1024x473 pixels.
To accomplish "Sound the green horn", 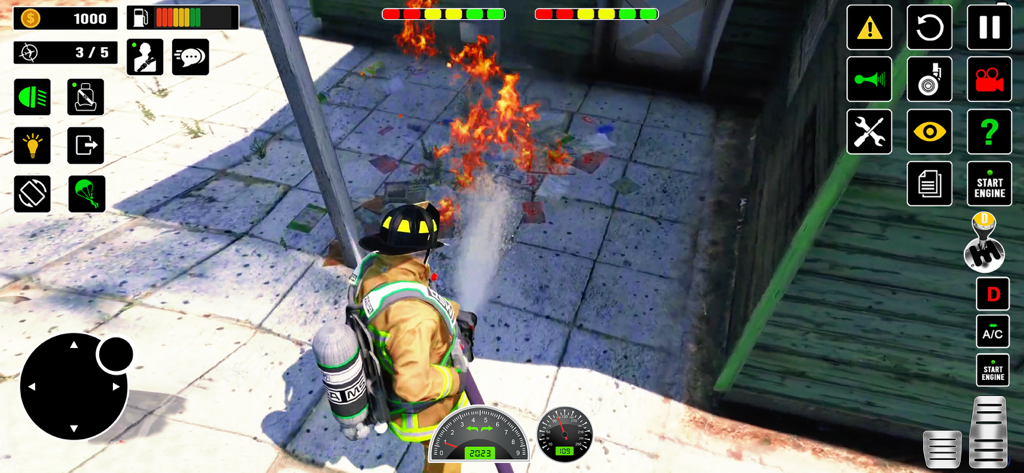I will [x=869, y=80].
